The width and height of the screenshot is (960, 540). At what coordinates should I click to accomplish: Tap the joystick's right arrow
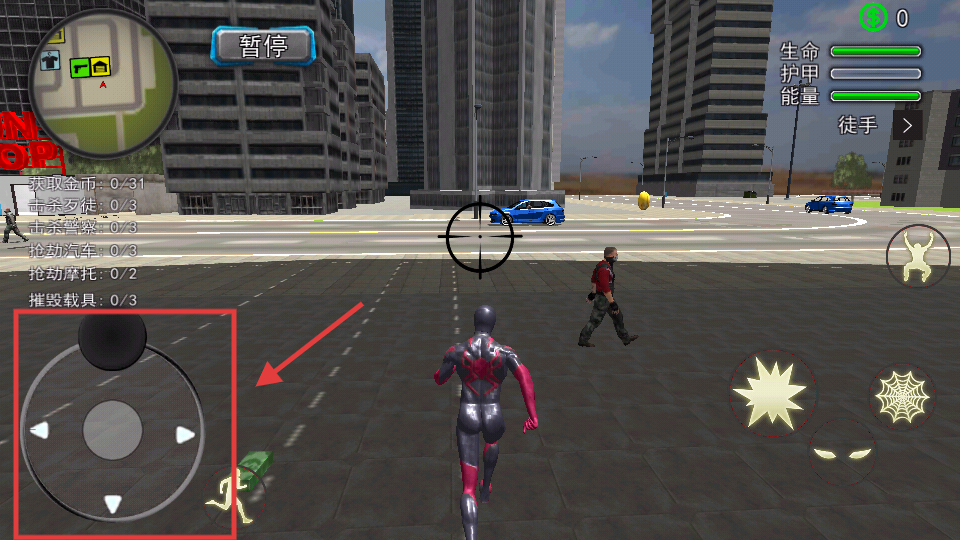click(185, 434)
